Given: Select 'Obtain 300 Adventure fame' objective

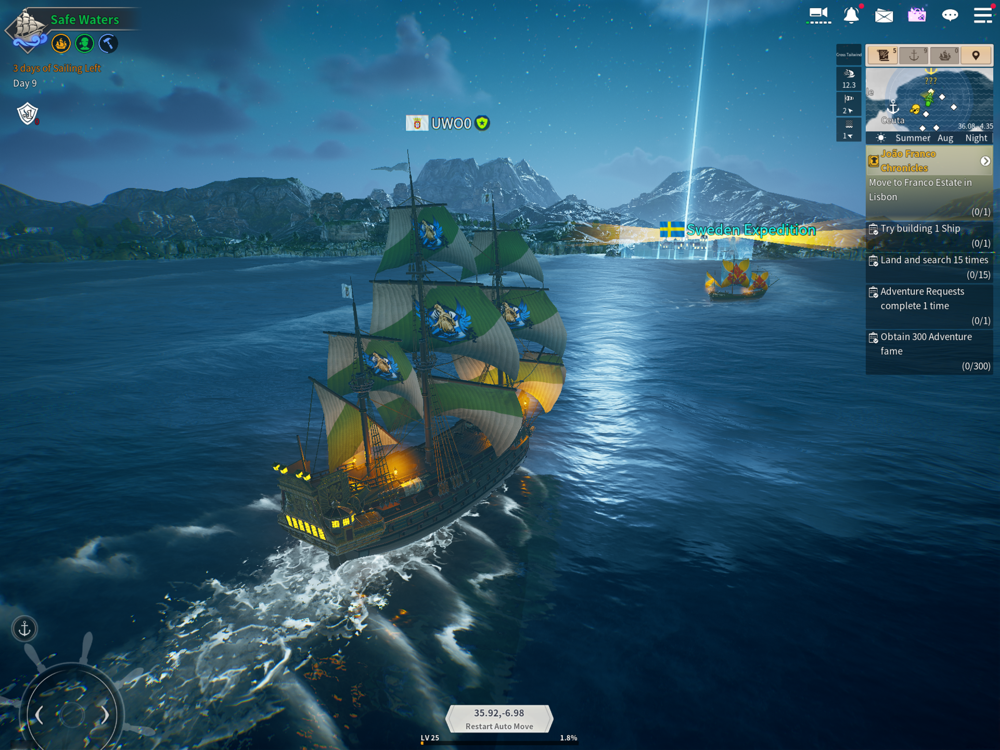Looking at the screenshot, I should 929,351.
